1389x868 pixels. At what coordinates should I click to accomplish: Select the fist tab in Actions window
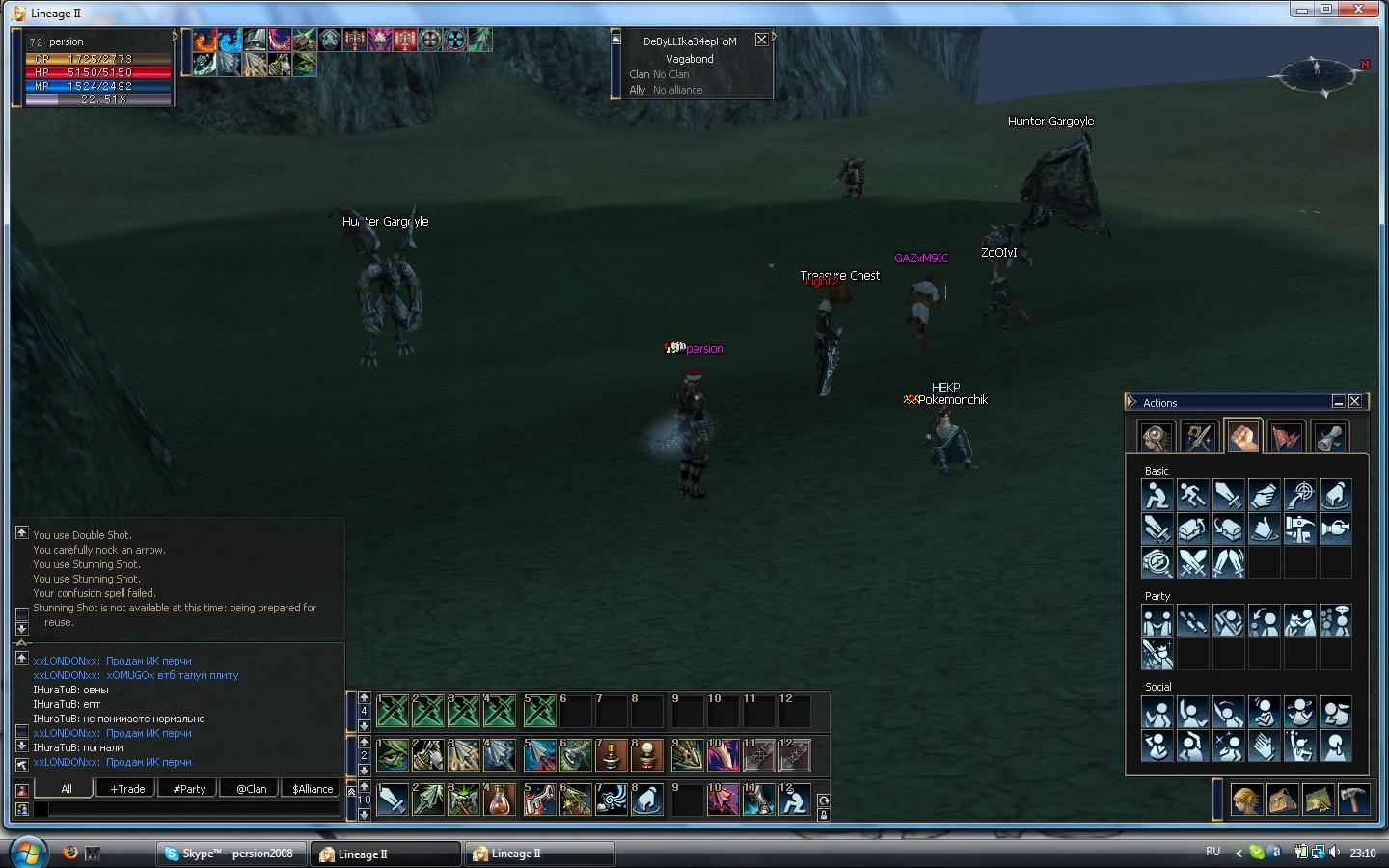point(1243,436)
